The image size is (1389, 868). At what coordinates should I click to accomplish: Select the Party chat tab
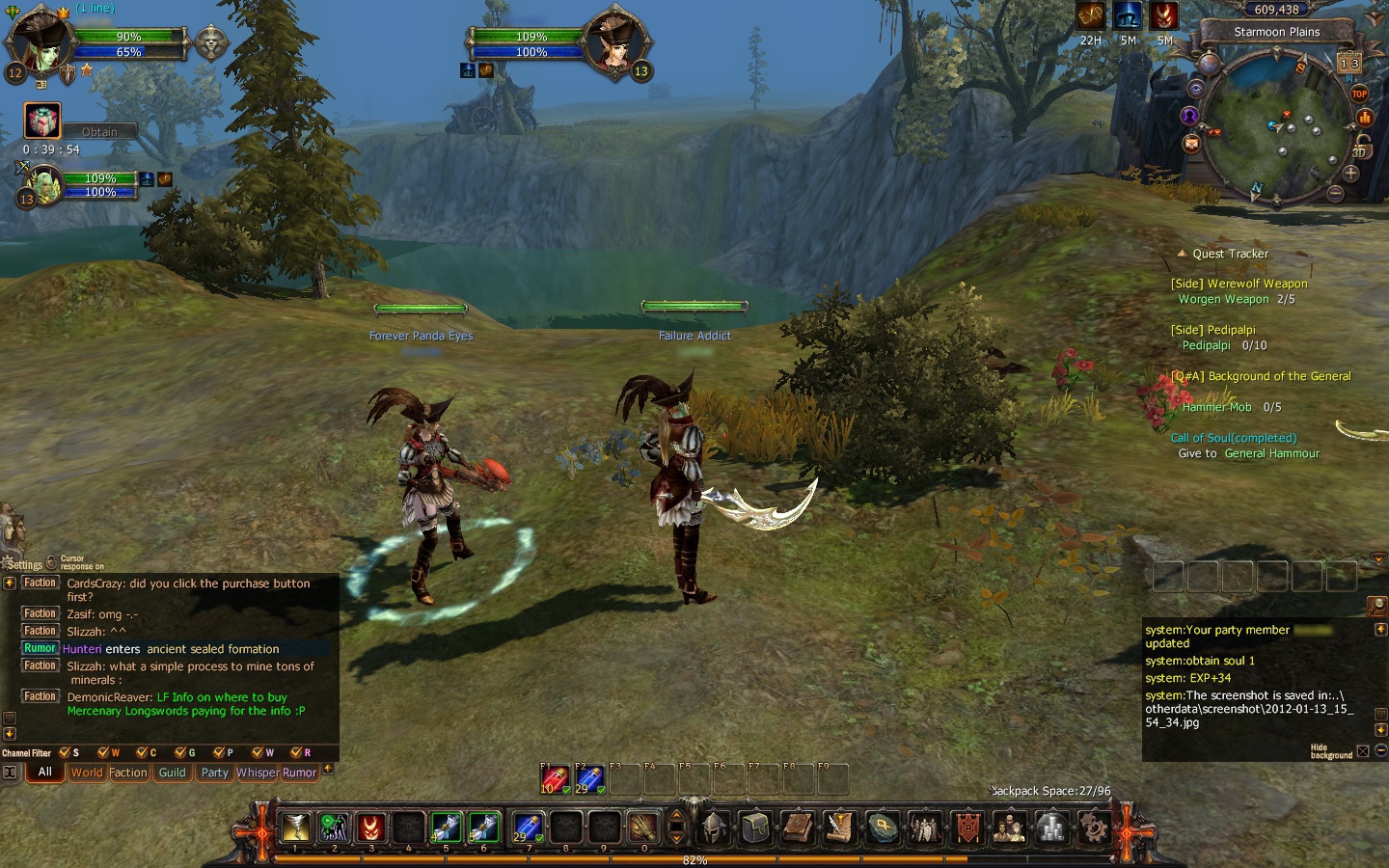tap(214, 773)
